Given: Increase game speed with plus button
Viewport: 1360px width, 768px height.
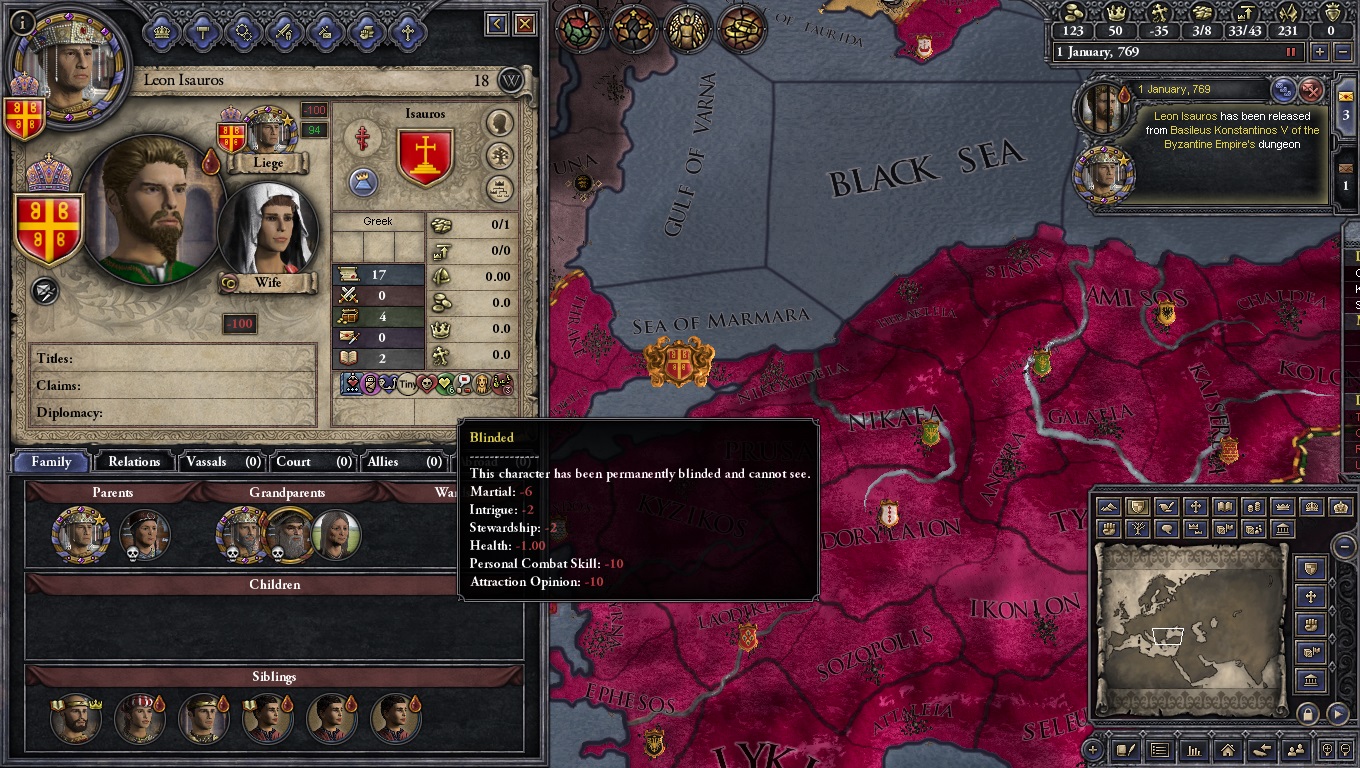Looking at the screenshot, I should [1320, 52].
